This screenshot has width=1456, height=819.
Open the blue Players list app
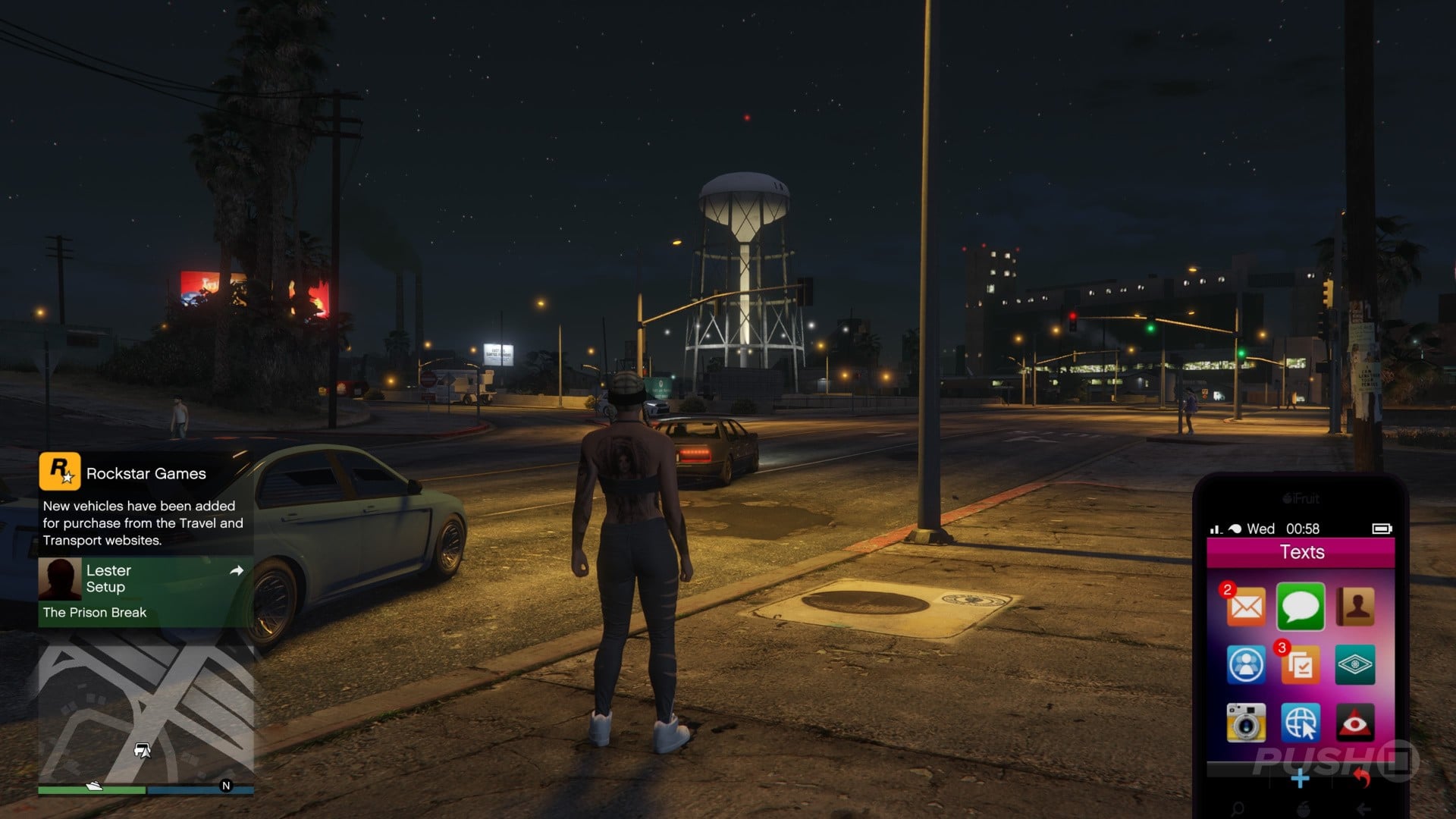coord(1246,665)
